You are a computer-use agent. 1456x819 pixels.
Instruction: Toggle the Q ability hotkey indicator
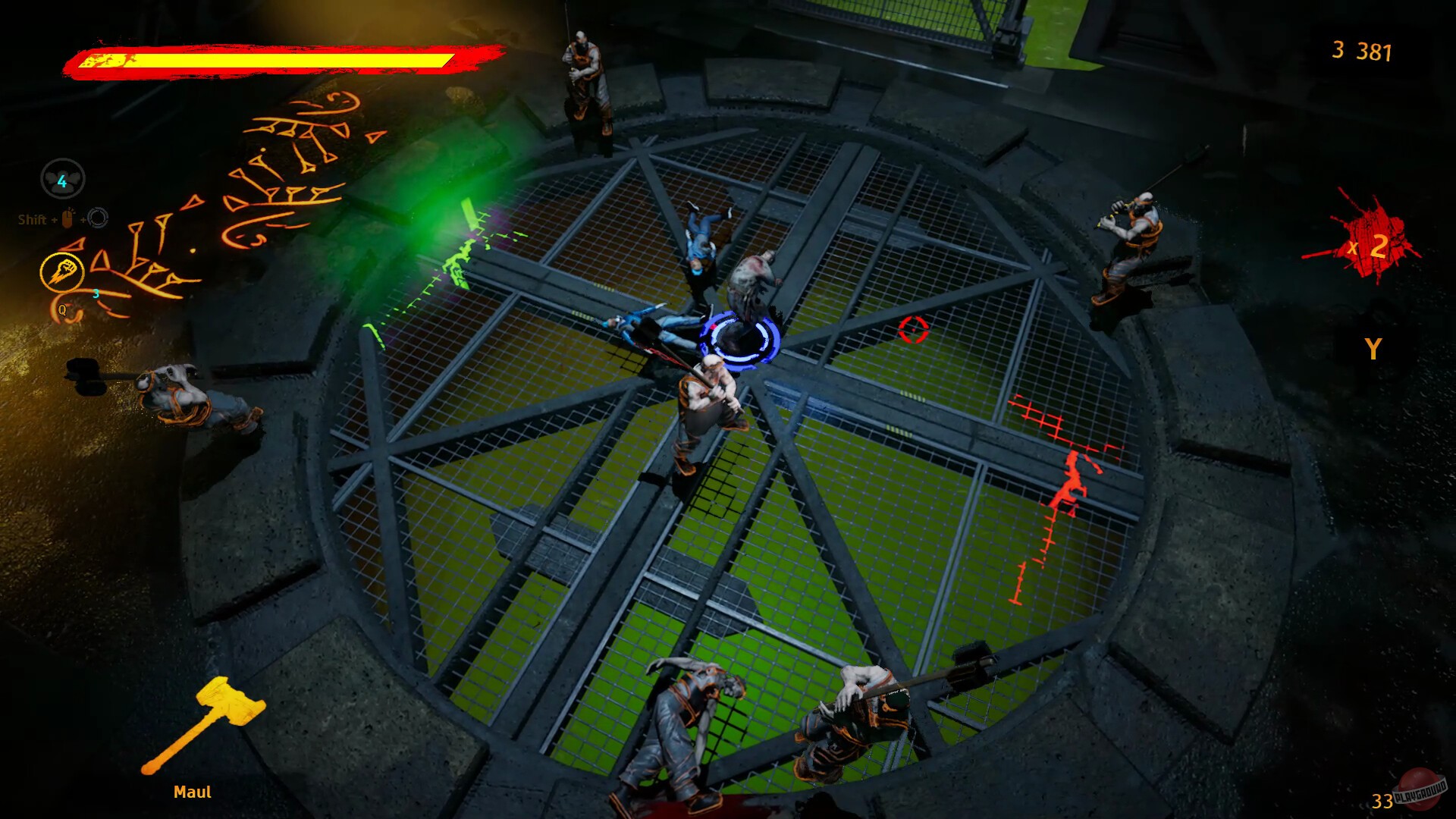61,309
